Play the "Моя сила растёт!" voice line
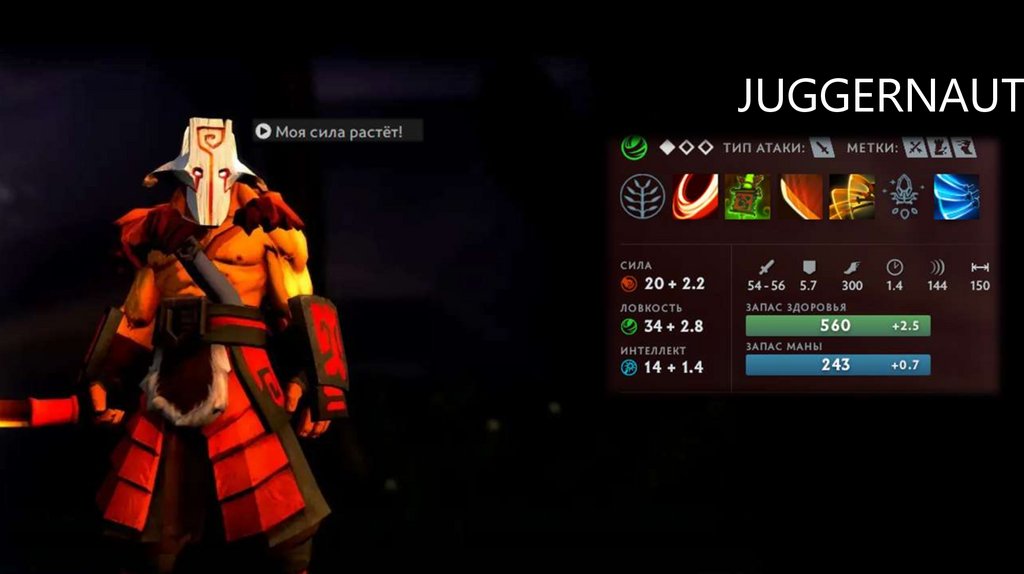The width and height of the screenshot is (1024, 574). tap(263, 131)
